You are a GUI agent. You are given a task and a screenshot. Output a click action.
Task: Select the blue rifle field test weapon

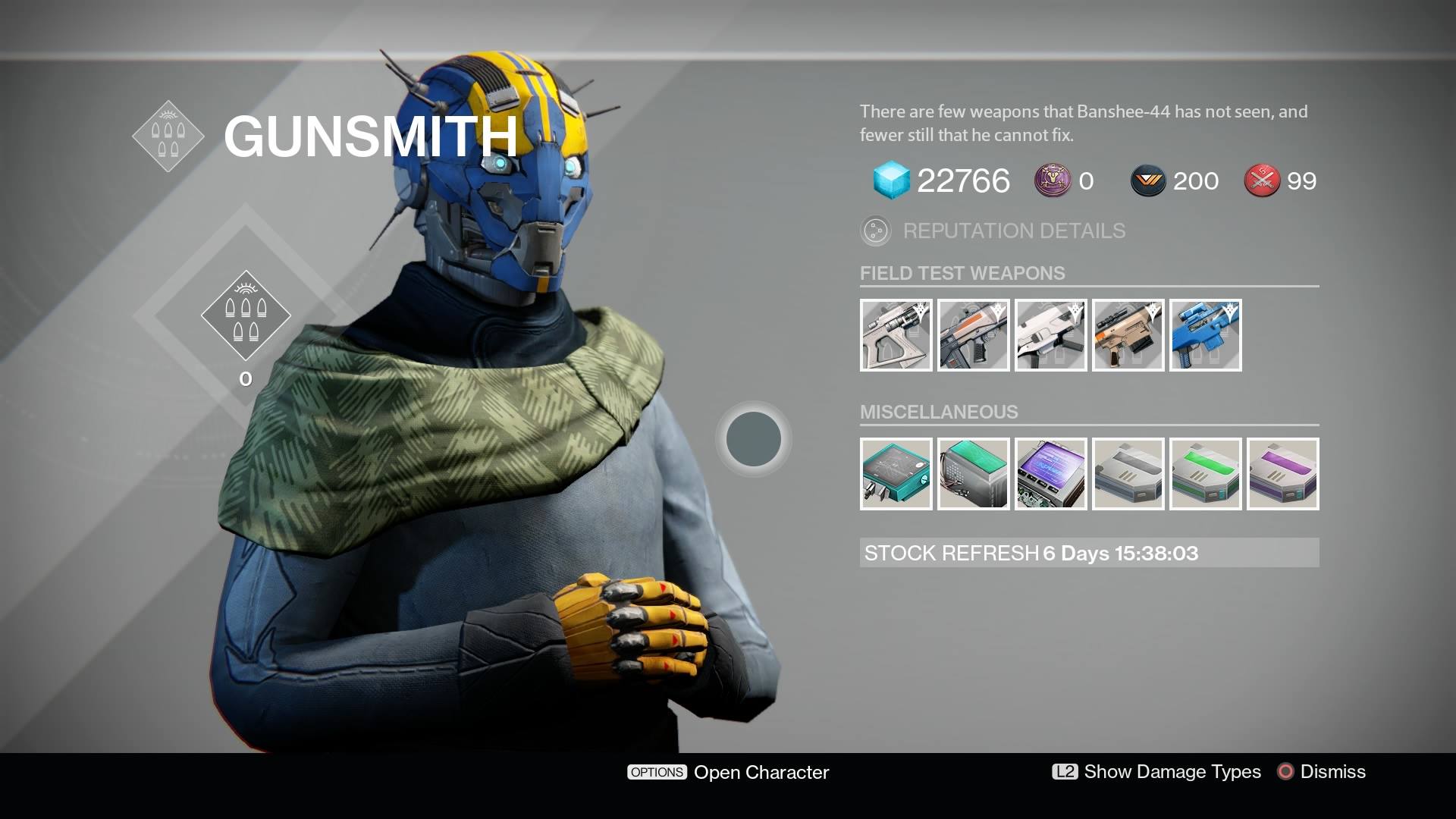point(1205,335)
